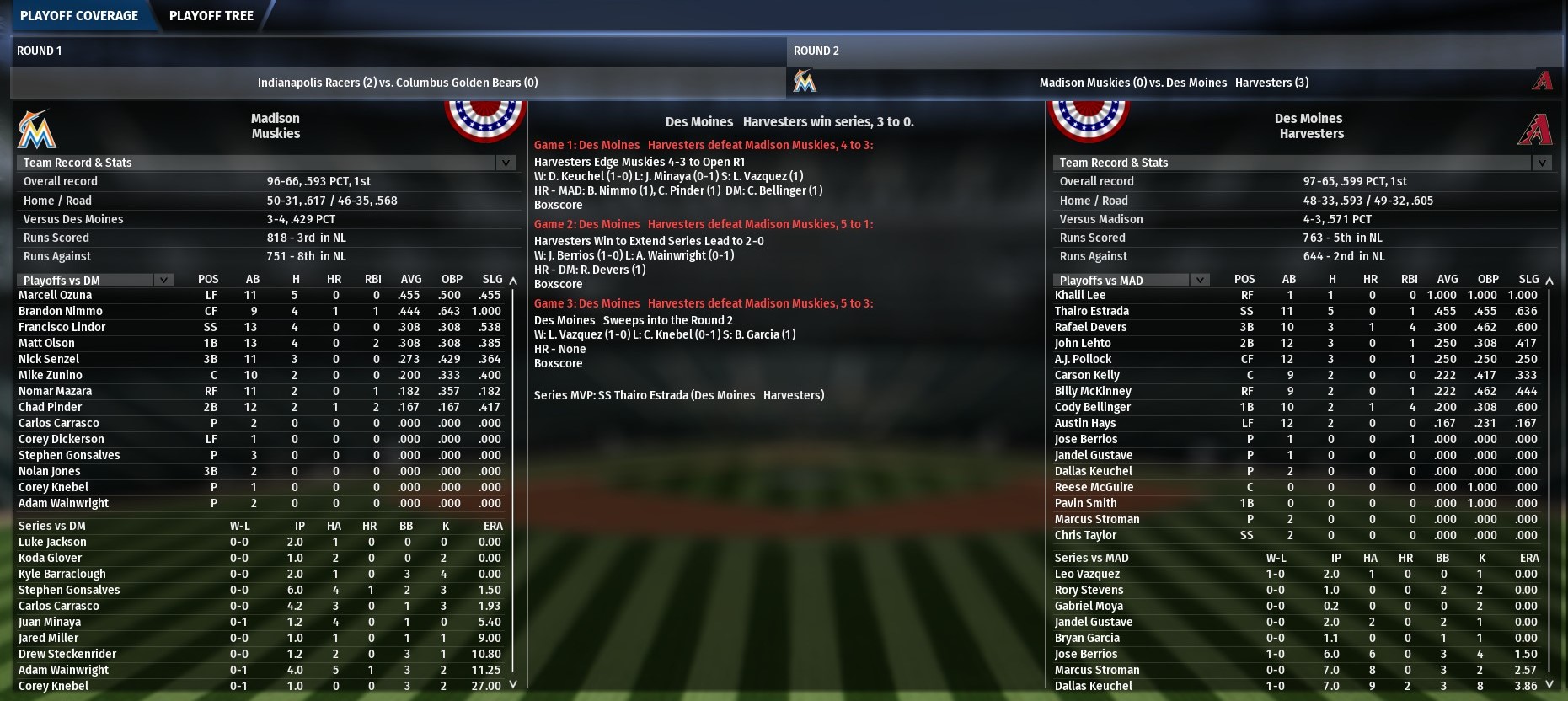
Task: Select the Muskies vs. Harvesters series
Action: (x=1174, y=83)
